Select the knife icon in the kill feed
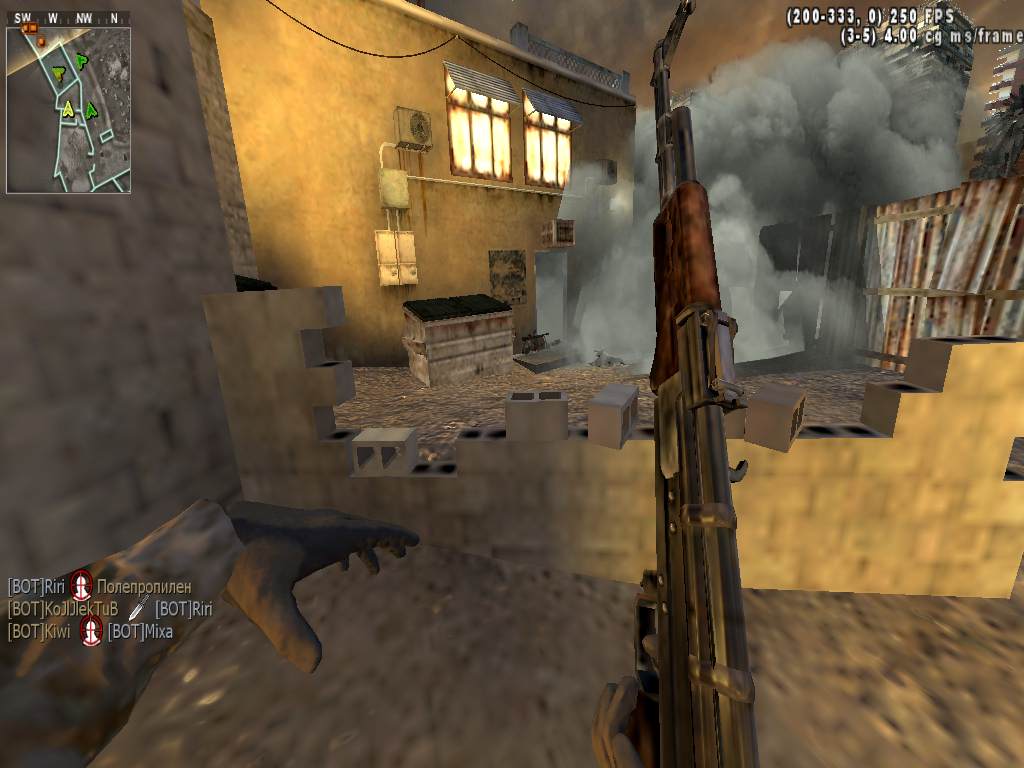 (x=138, y=608)
